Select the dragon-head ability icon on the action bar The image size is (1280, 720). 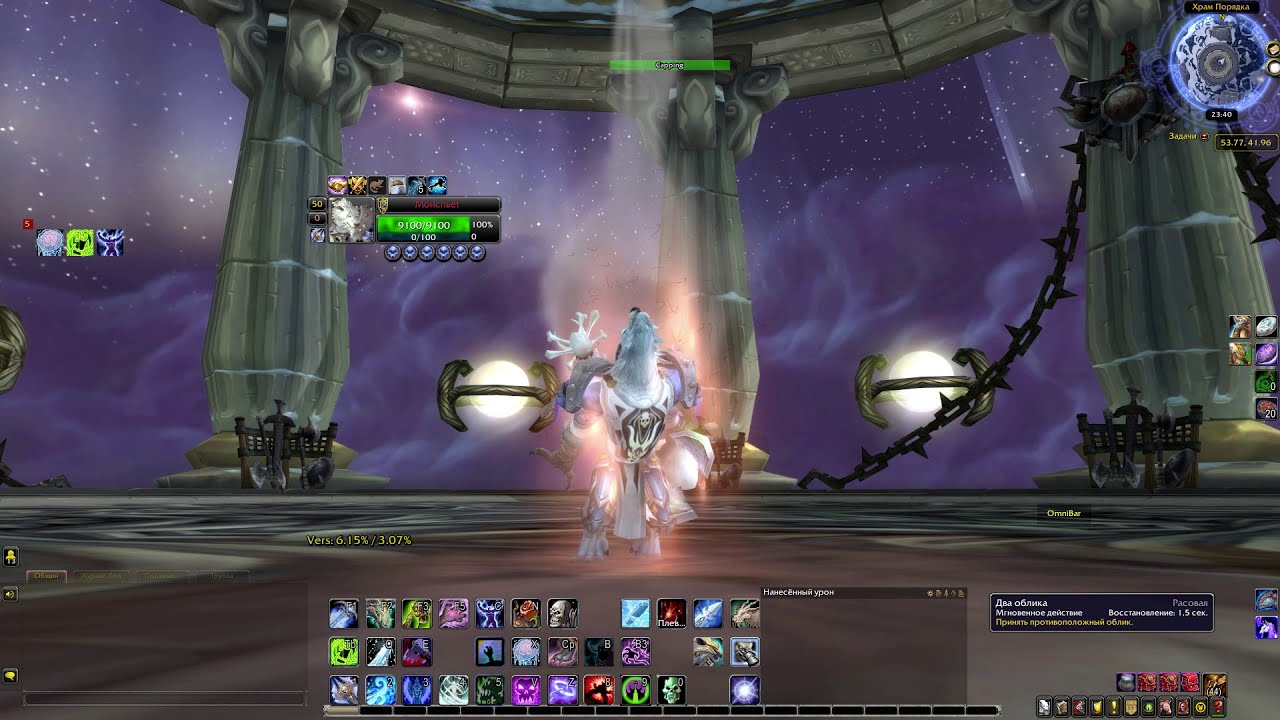coord(746,614)
